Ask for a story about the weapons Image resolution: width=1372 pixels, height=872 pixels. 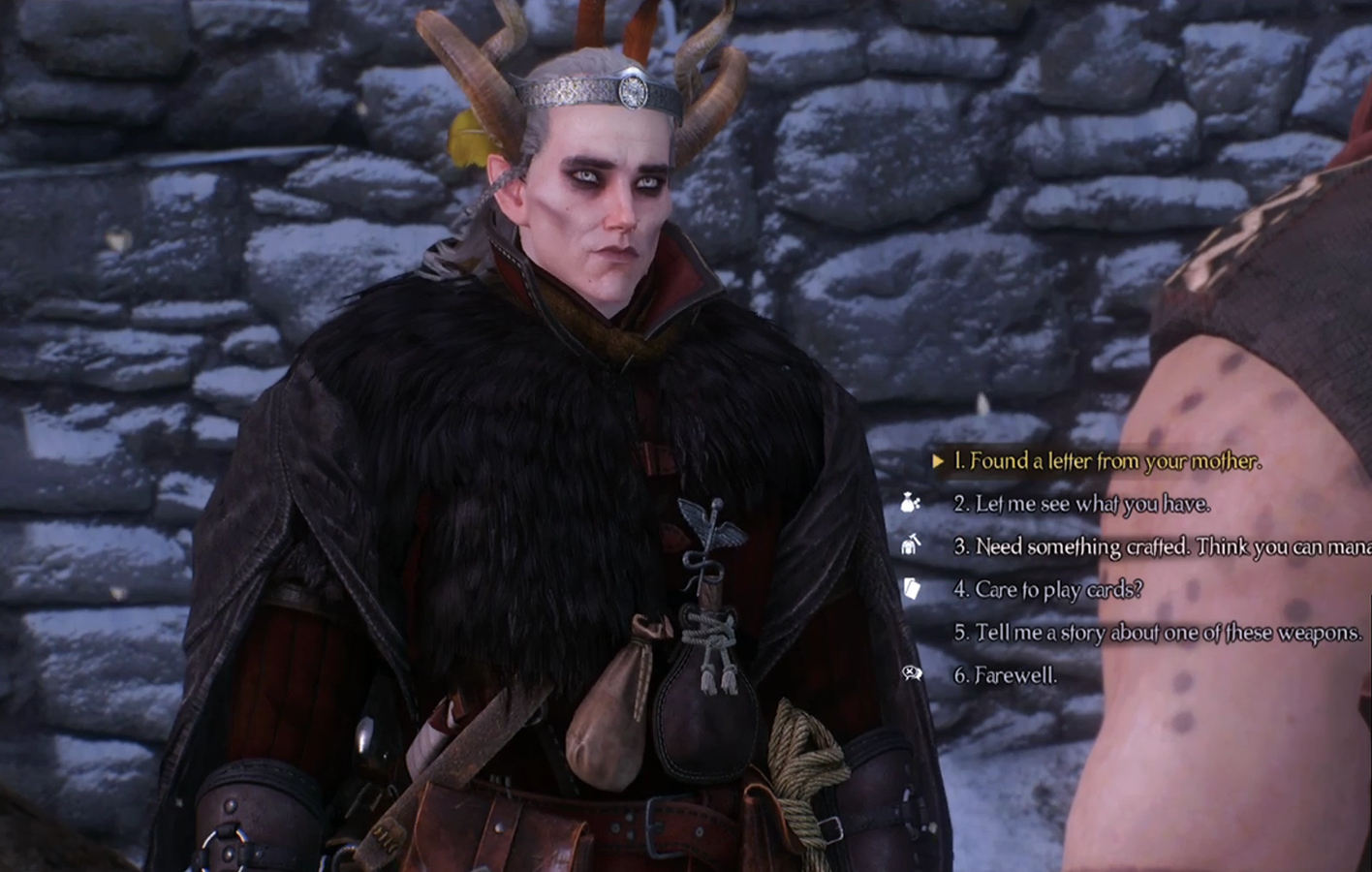[1157, 633]
